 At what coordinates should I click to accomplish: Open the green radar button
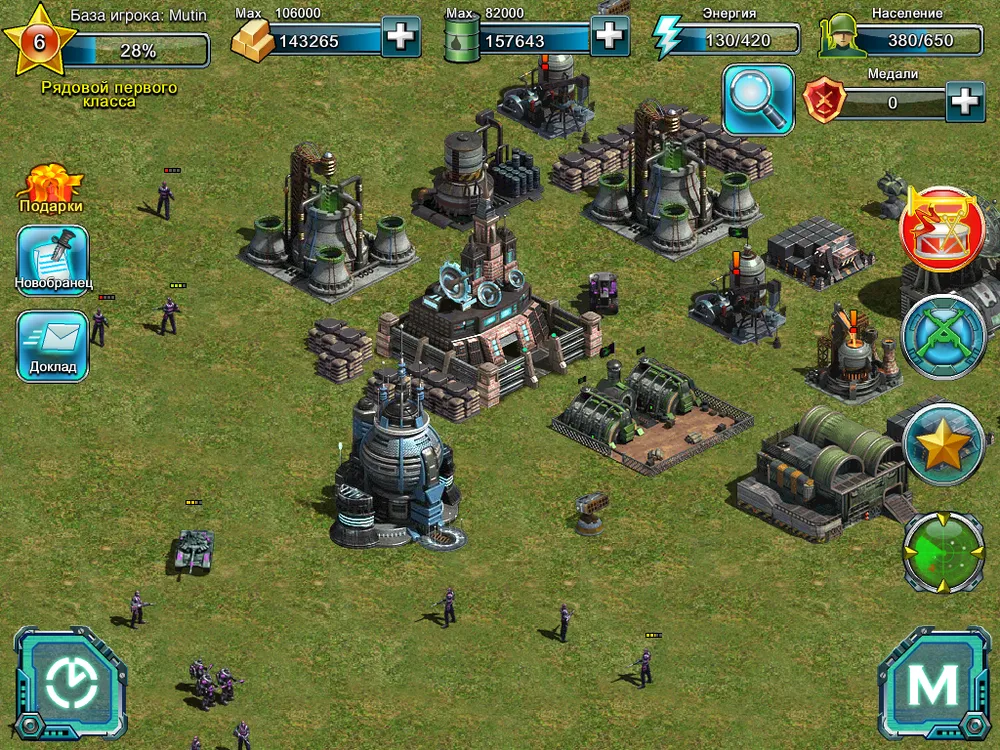[x=943, y=551]
